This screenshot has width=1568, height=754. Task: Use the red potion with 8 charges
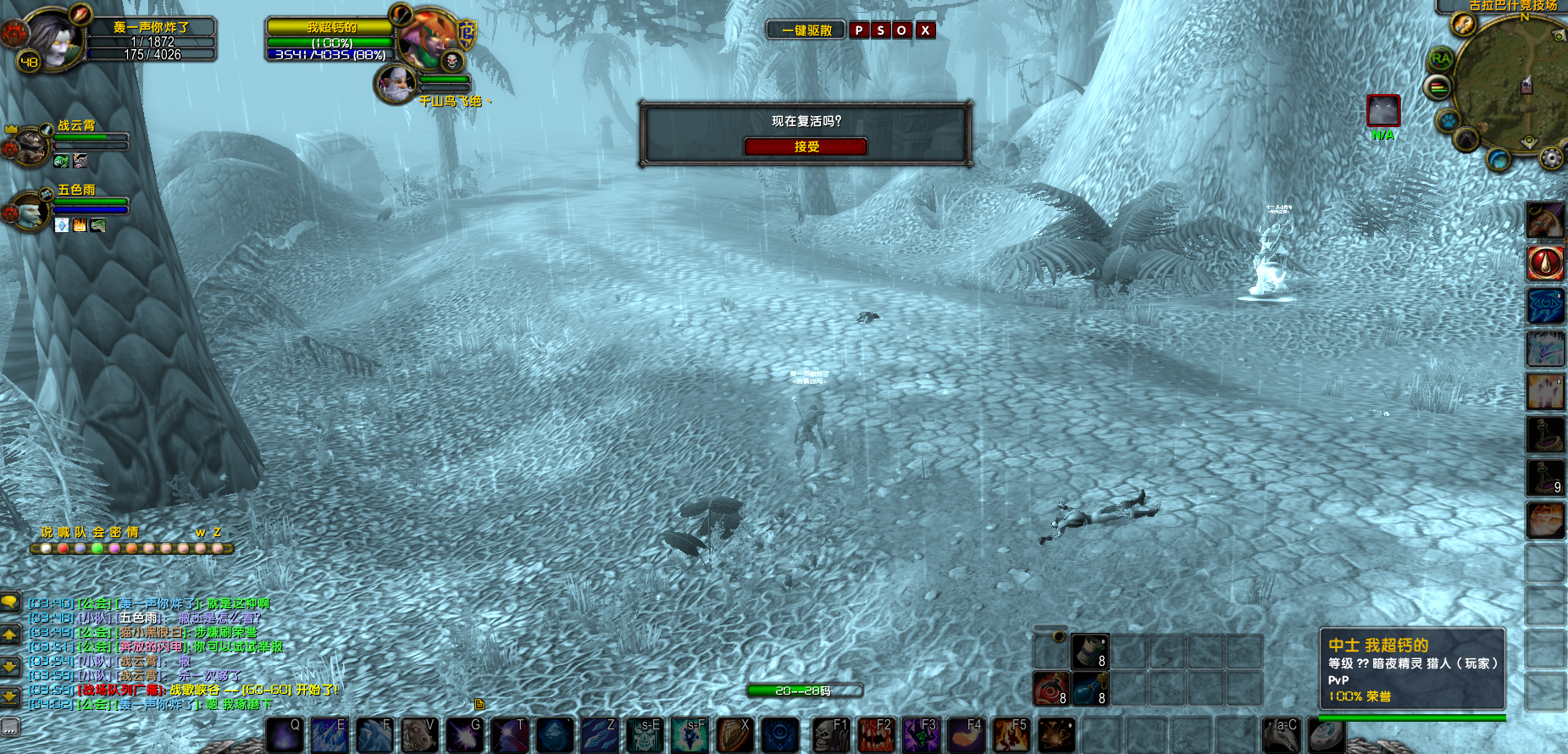click(x=1050, y=688)
